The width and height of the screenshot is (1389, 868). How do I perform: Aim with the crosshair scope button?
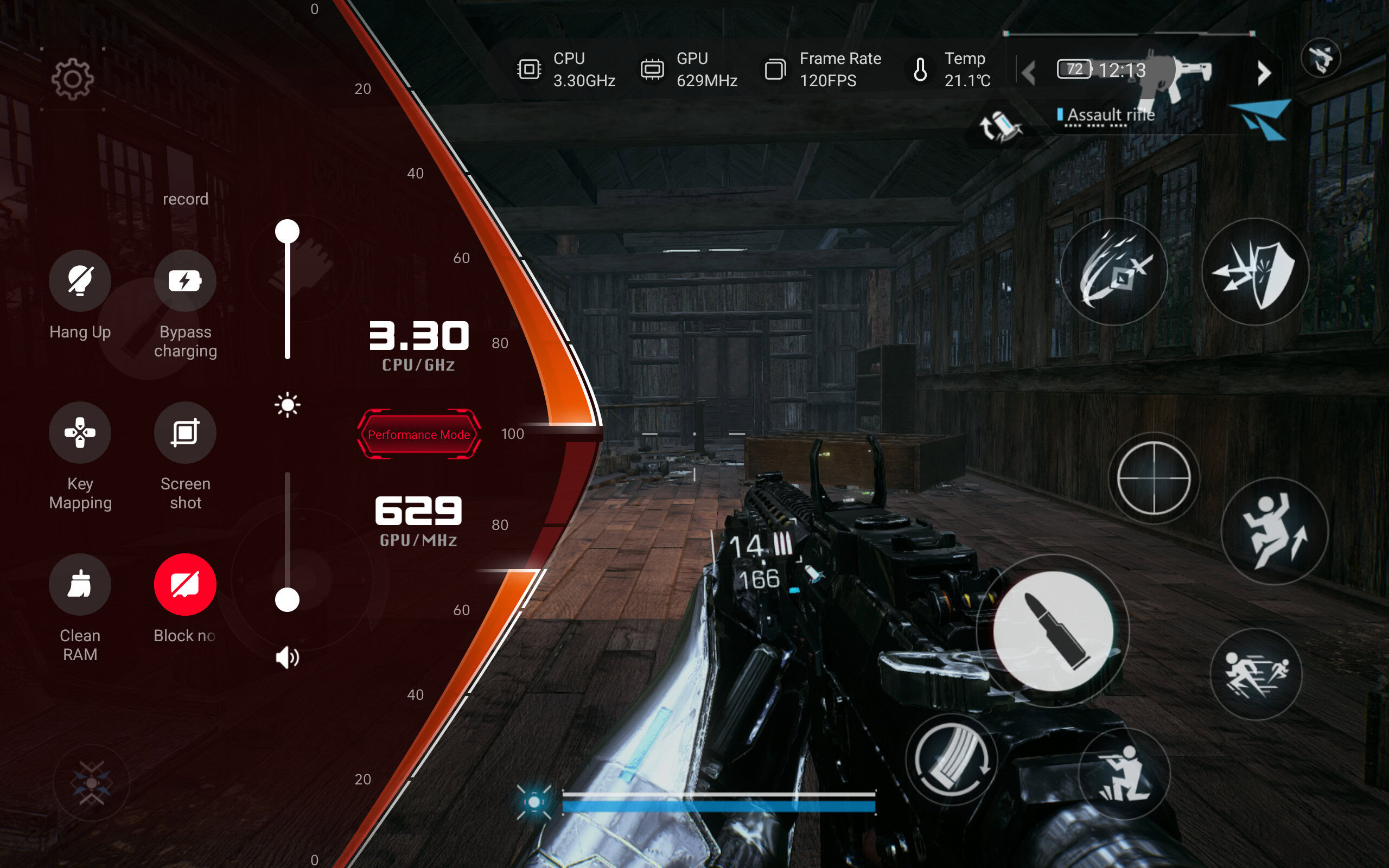pyautogui.click(x=1154, y=477)
